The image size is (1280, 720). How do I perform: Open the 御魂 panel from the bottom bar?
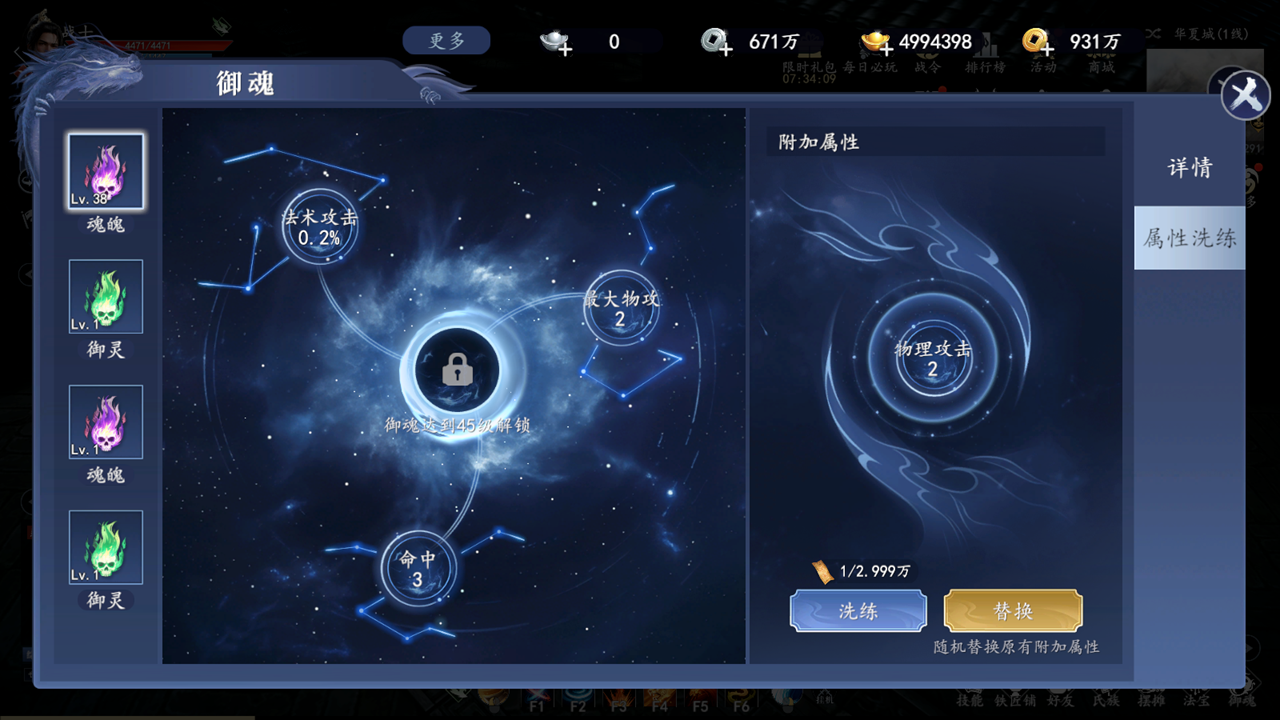1242,697
